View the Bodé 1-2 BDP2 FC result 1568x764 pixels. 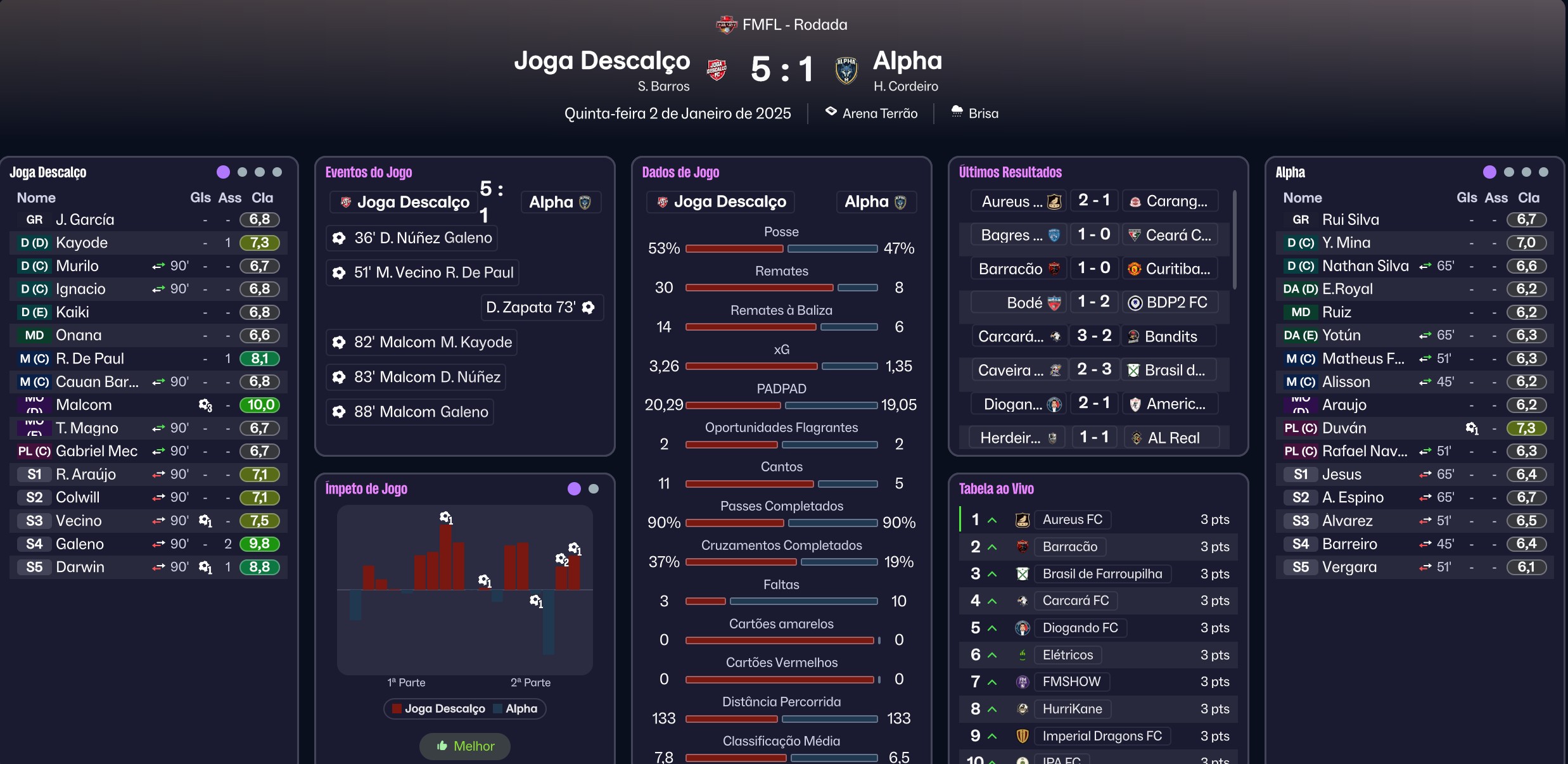click(x=1093, y=302)
